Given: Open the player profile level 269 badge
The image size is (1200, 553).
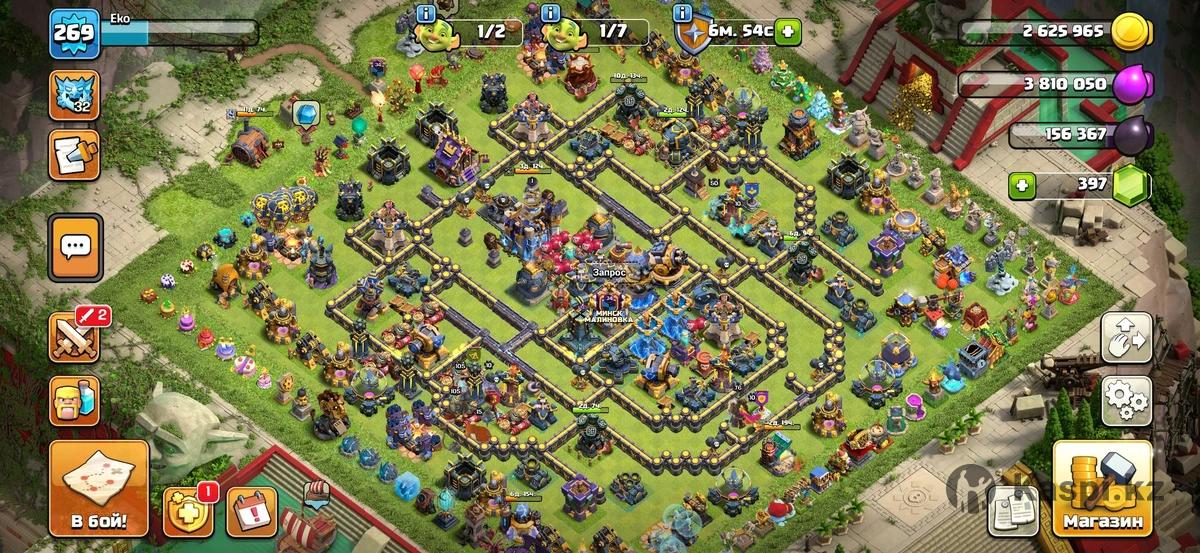Looking at the screenshot, I should coord(74,33).
